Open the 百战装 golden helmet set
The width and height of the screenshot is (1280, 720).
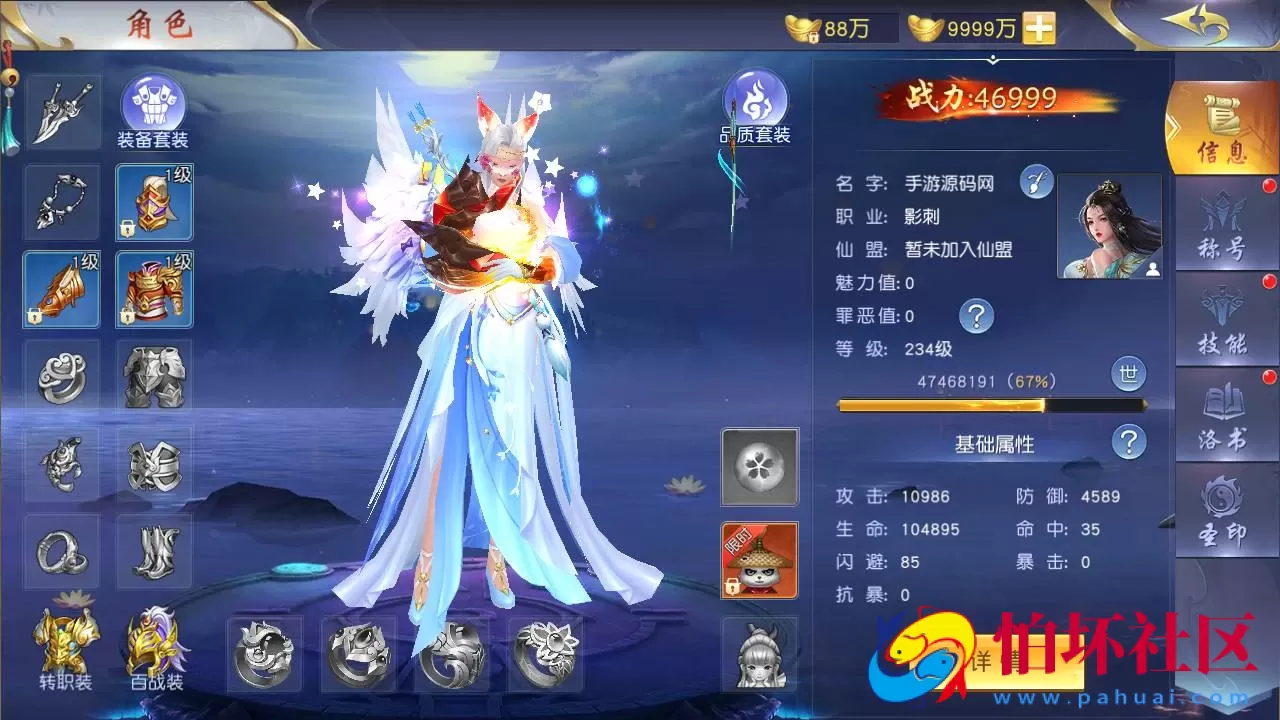(x=153, y=645)
